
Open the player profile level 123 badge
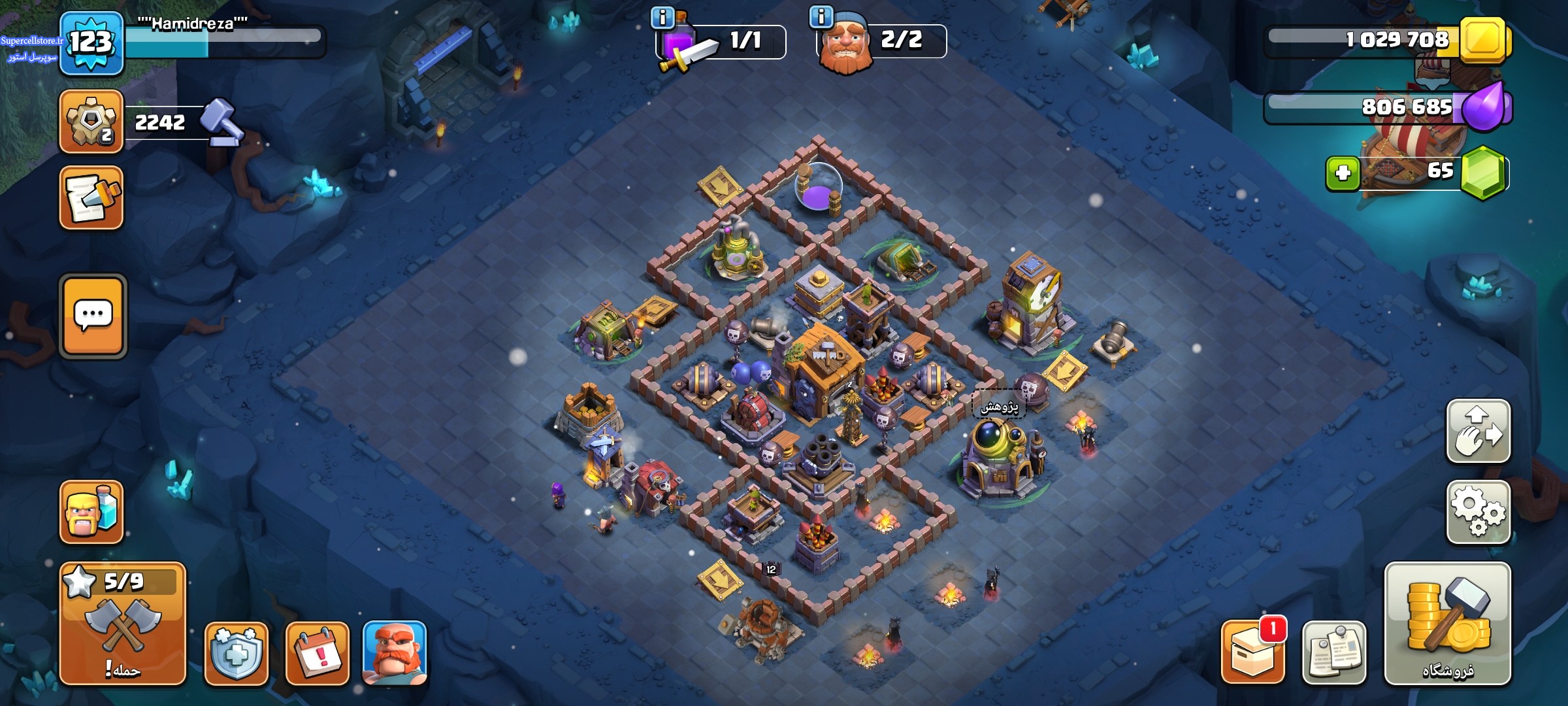click(91, 43)
